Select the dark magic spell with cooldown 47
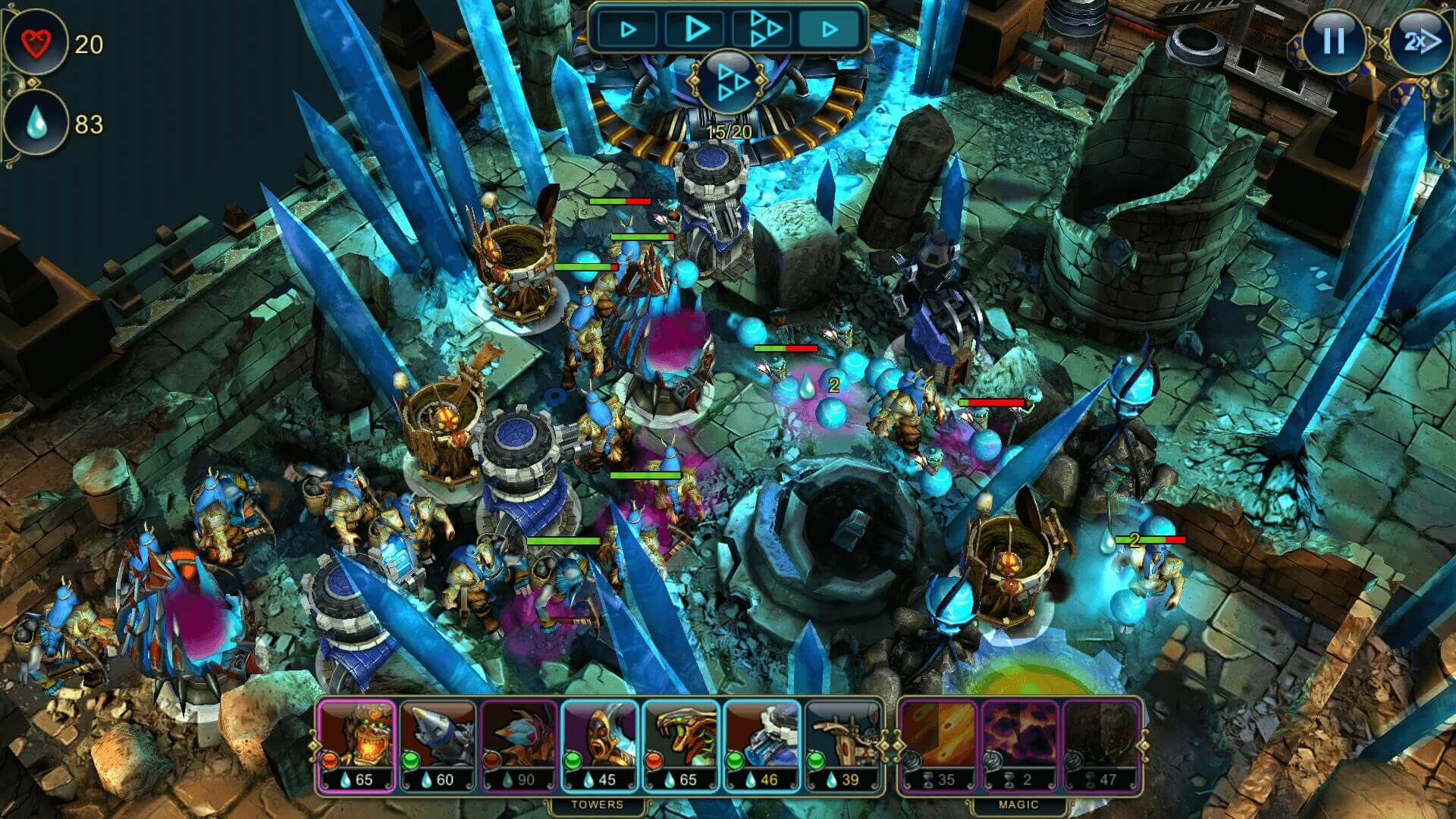 [1102, 745]
